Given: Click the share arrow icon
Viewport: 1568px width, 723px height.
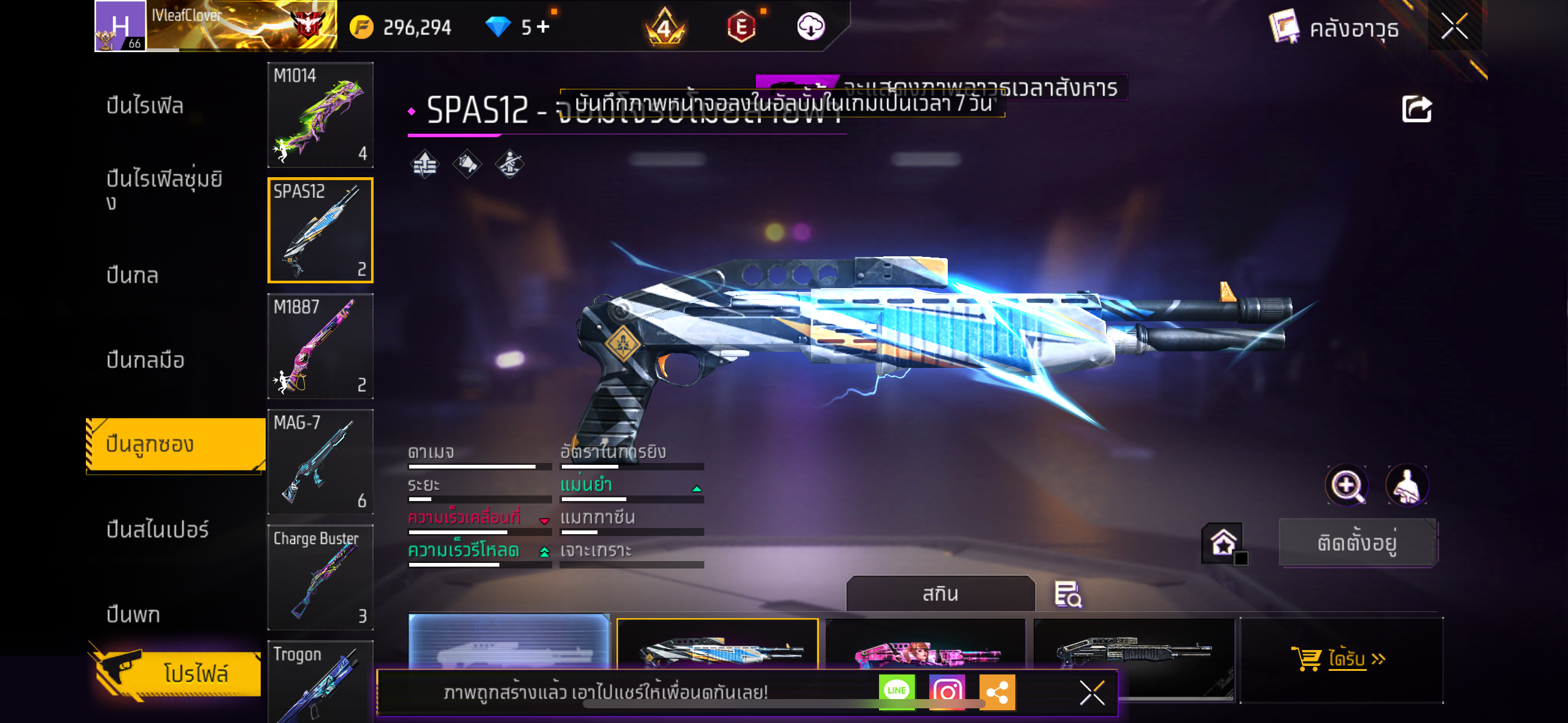Looking at the screenshot, I should click(1416, 110).
